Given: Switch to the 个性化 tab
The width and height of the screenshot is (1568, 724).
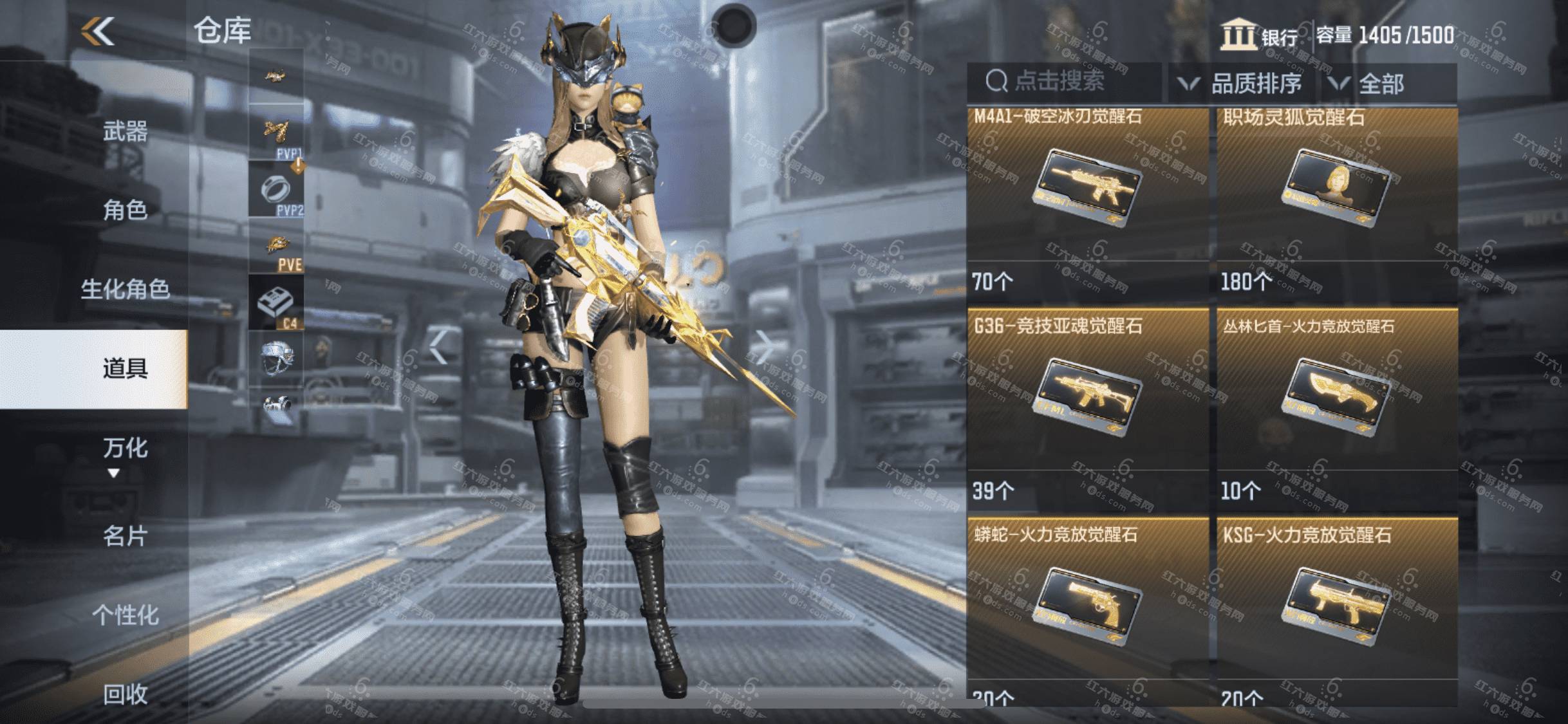Looking at the screenshot, I should (x=125, y=615).
